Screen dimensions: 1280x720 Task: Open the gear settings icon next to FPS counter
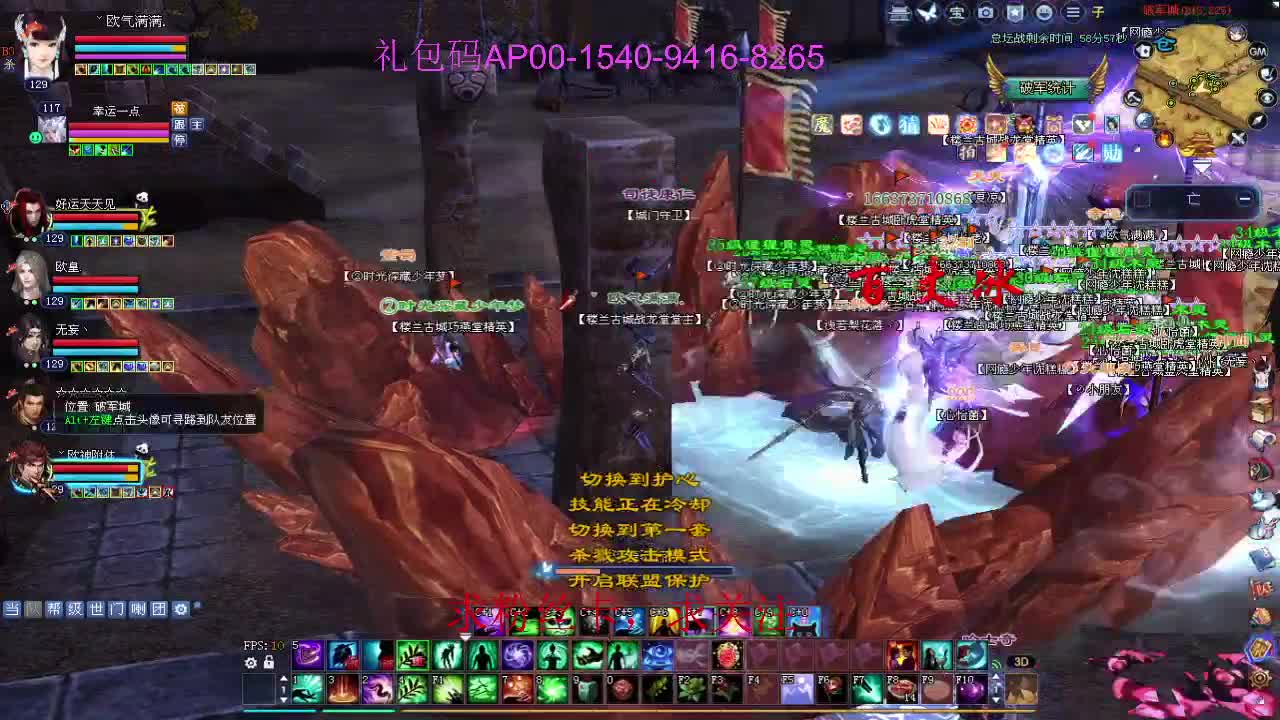(250, 663)
